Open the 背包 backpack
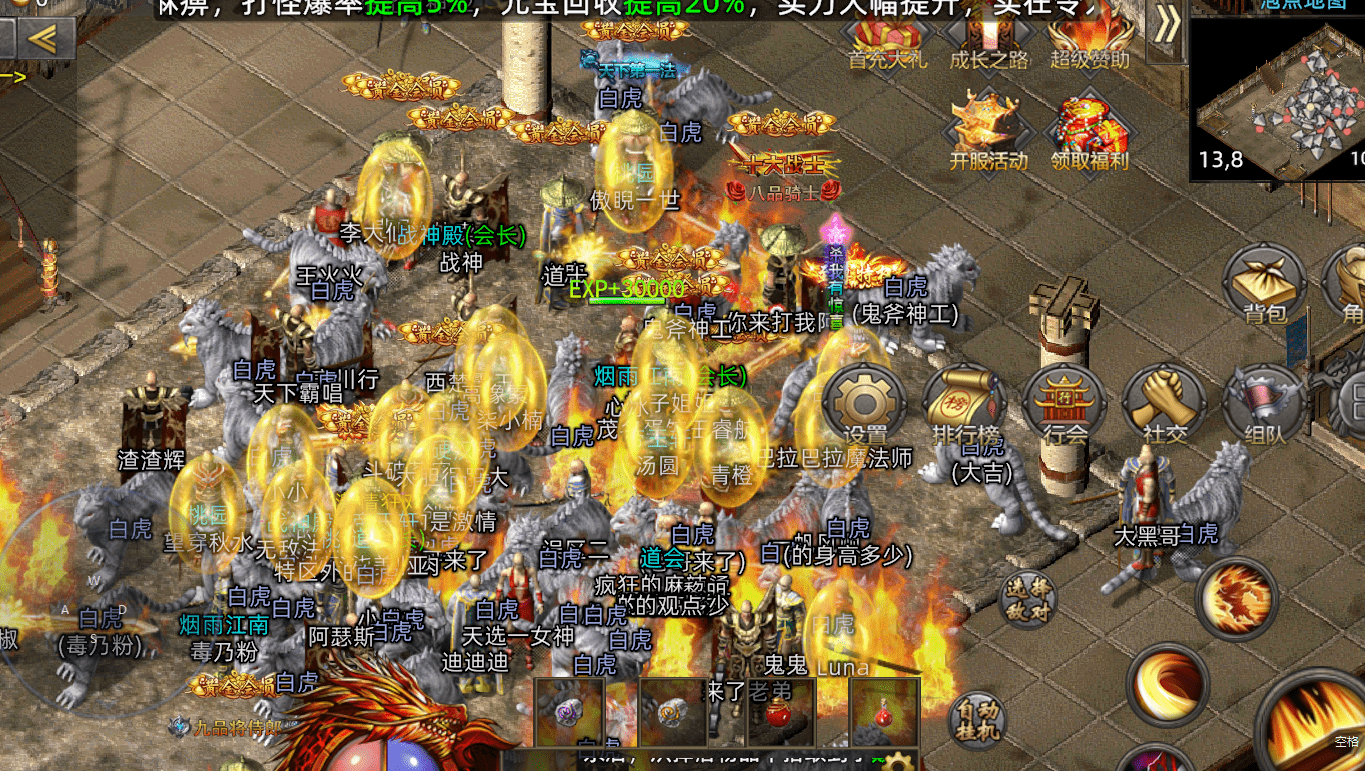The height and width of the screenshot is (771, 1365). click(x=1264, y=285)
